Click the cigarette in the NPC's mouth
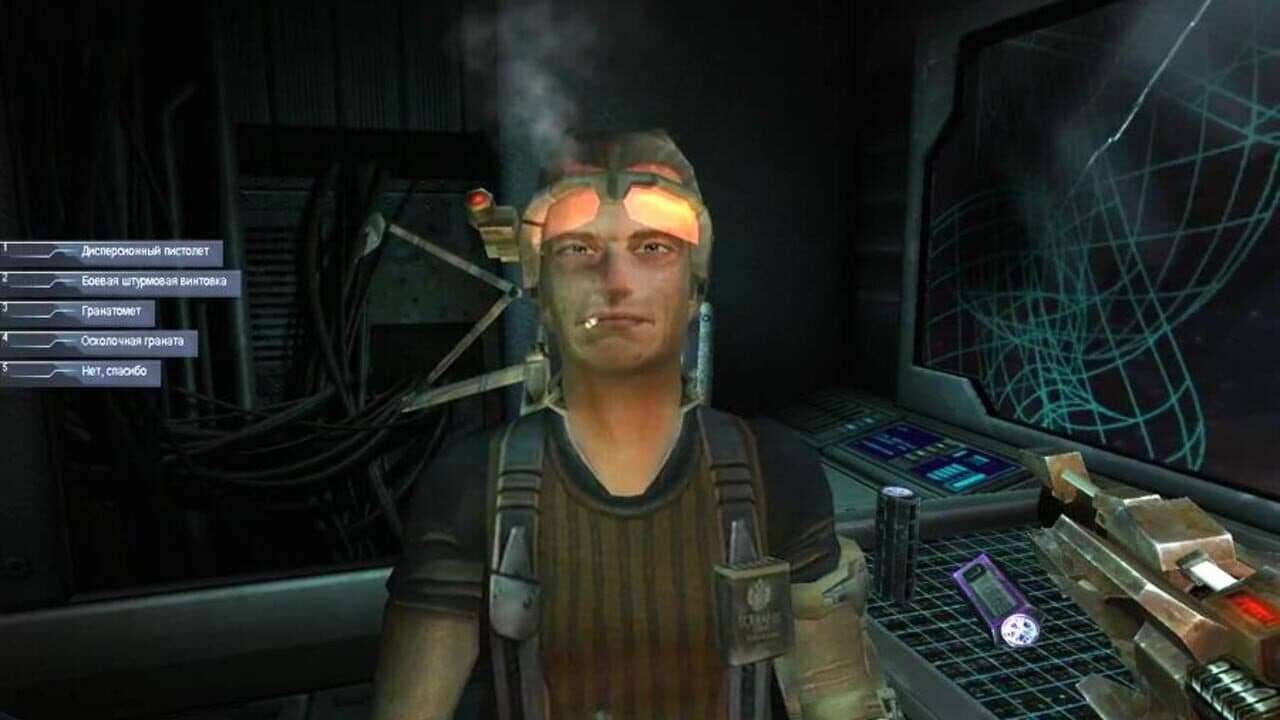The image size is (1280, 720). point(592,322)
